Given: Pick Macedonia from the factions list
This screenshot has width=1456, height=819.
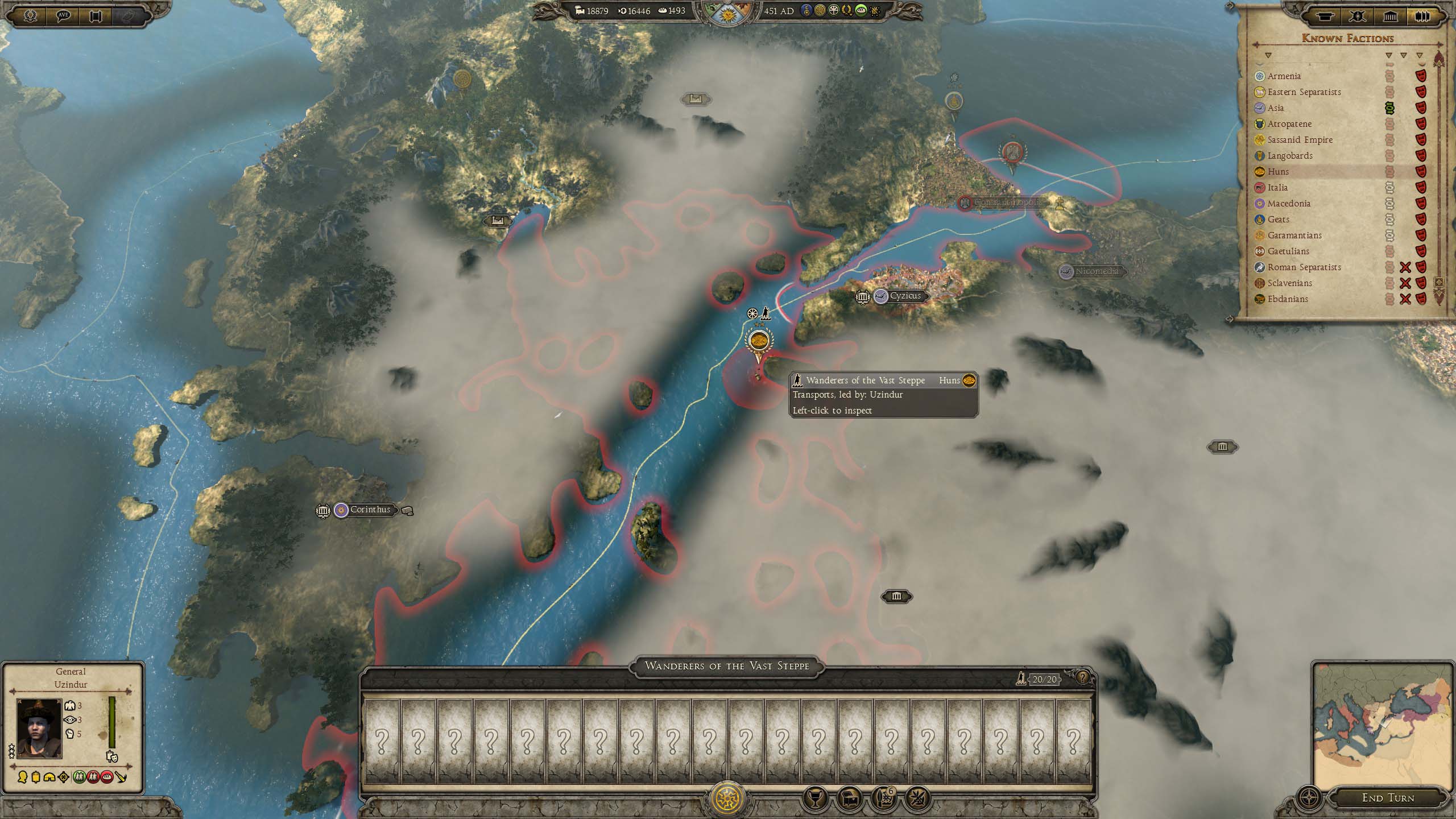Looking at the screenshot, I should 1288,204.
